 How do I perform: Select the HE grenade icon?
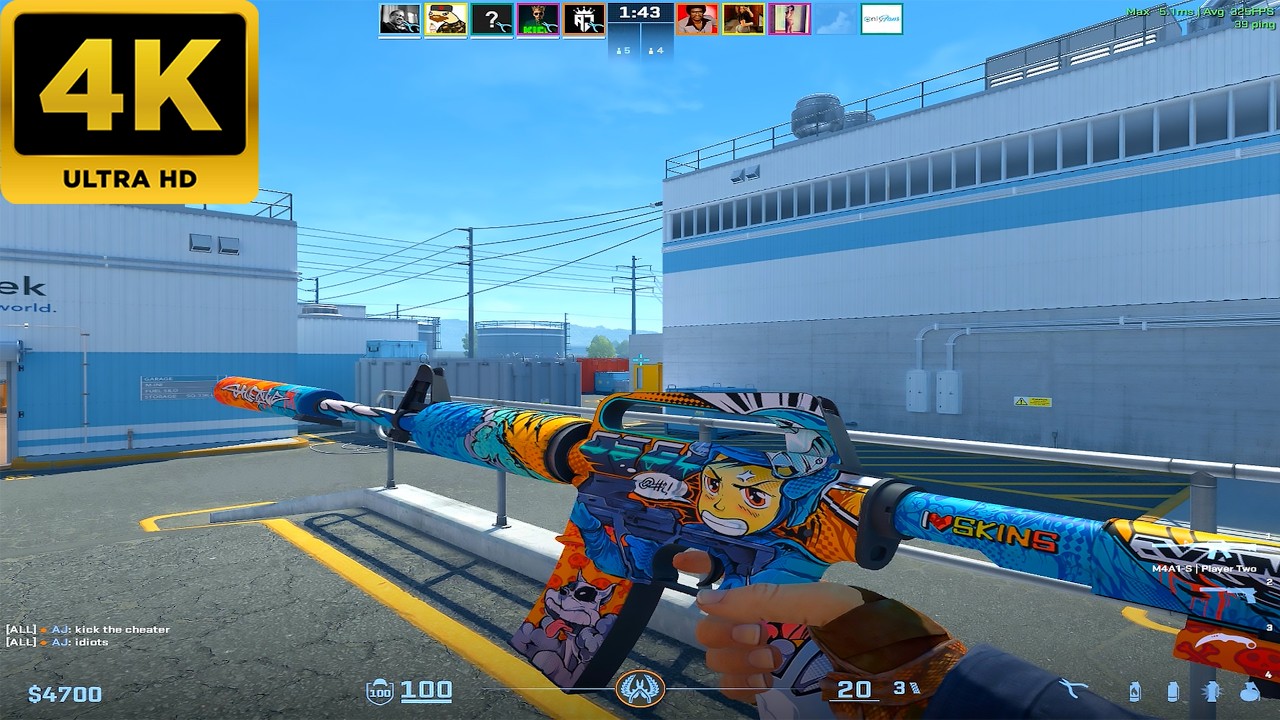1250,691
